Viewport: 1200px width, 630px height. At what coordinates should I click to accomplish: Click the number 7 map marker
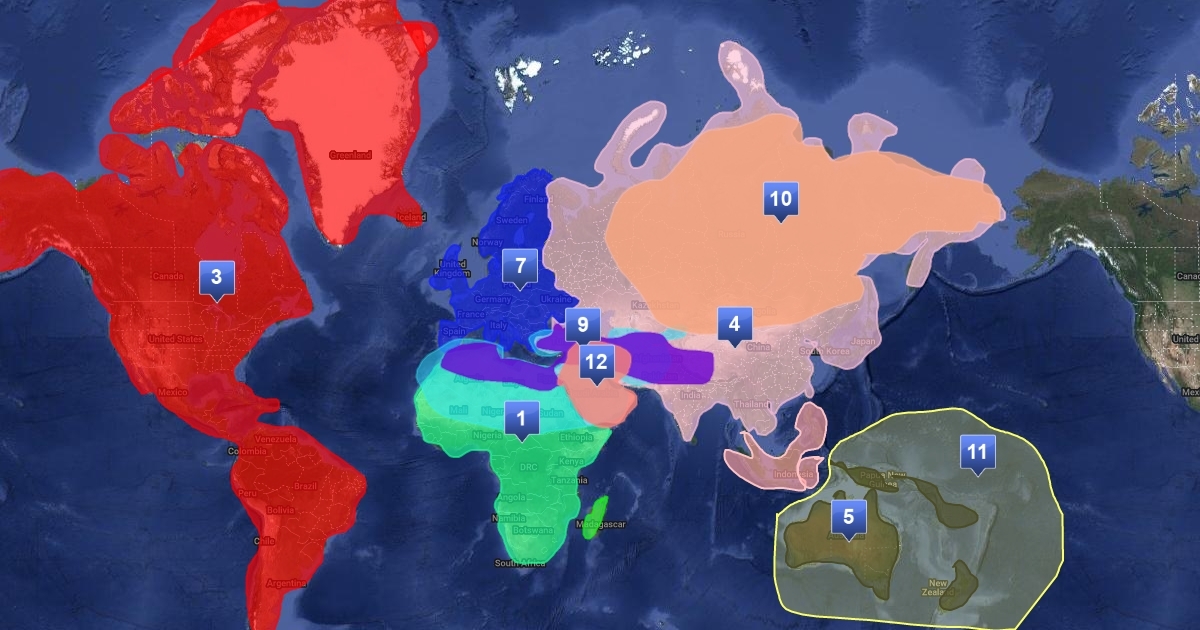tap(520, 267)
